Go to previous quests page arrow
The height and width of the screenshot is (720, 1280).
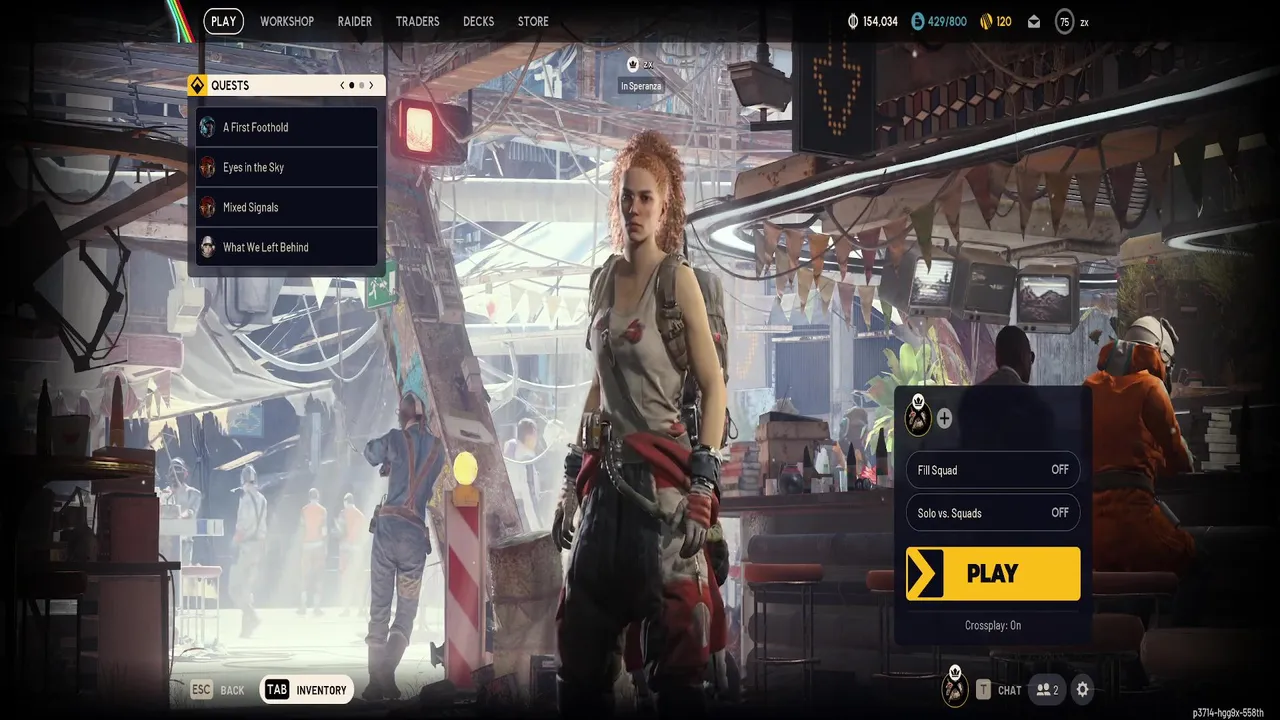pos(342,86)
